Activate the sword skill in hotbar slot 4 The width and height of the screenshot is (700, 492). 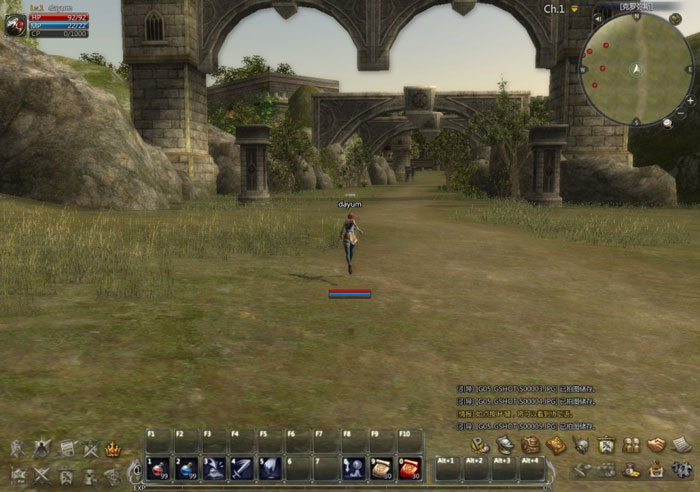click(x=242, y=467)
